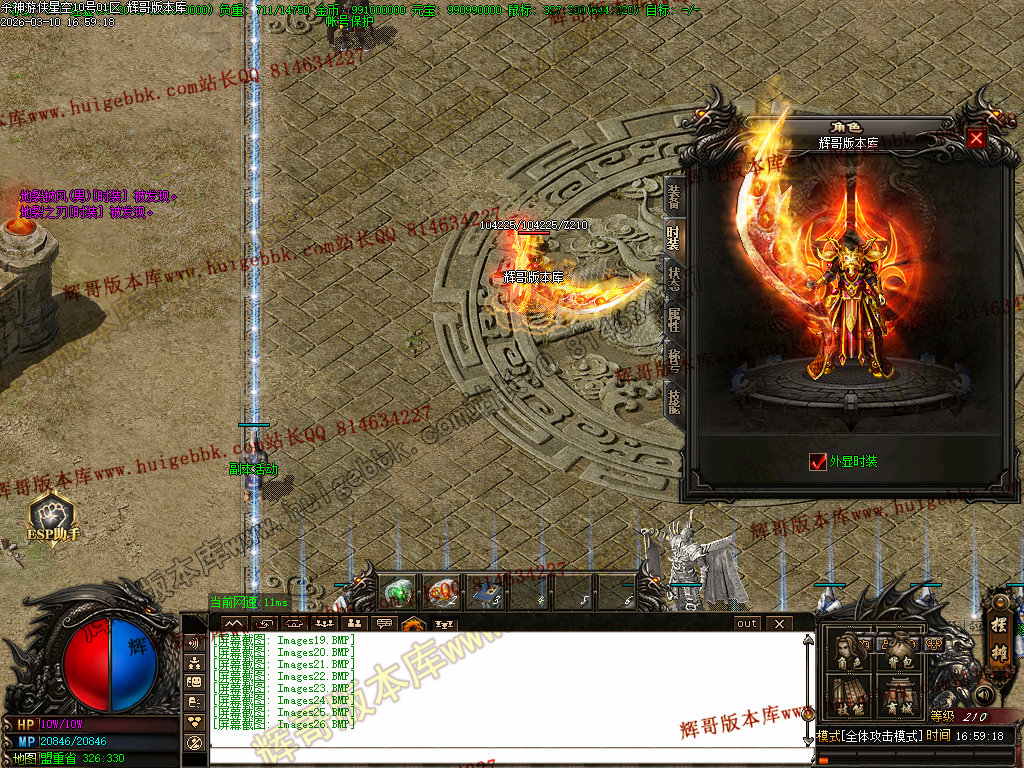This screenshot has width=1024, height=768.
Task: Switch to the 装备 equipment tab
Action: [x=674, y=196]
